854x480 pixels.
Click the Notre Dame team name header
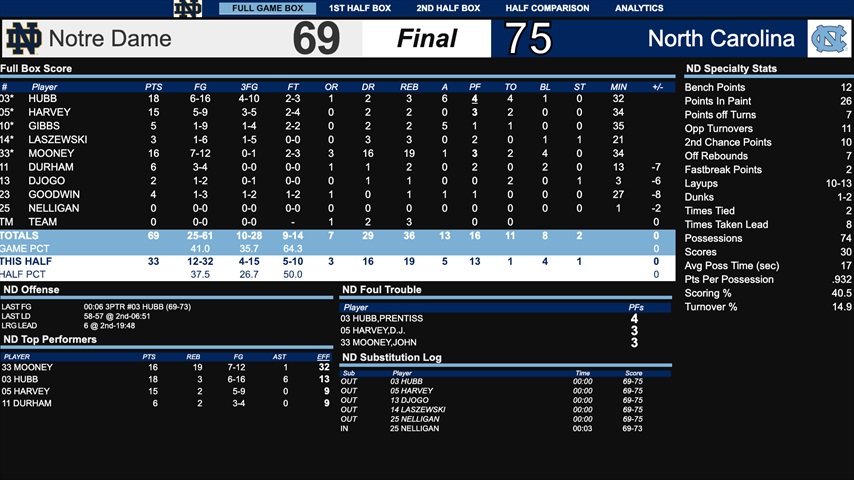tap(110, 40)
